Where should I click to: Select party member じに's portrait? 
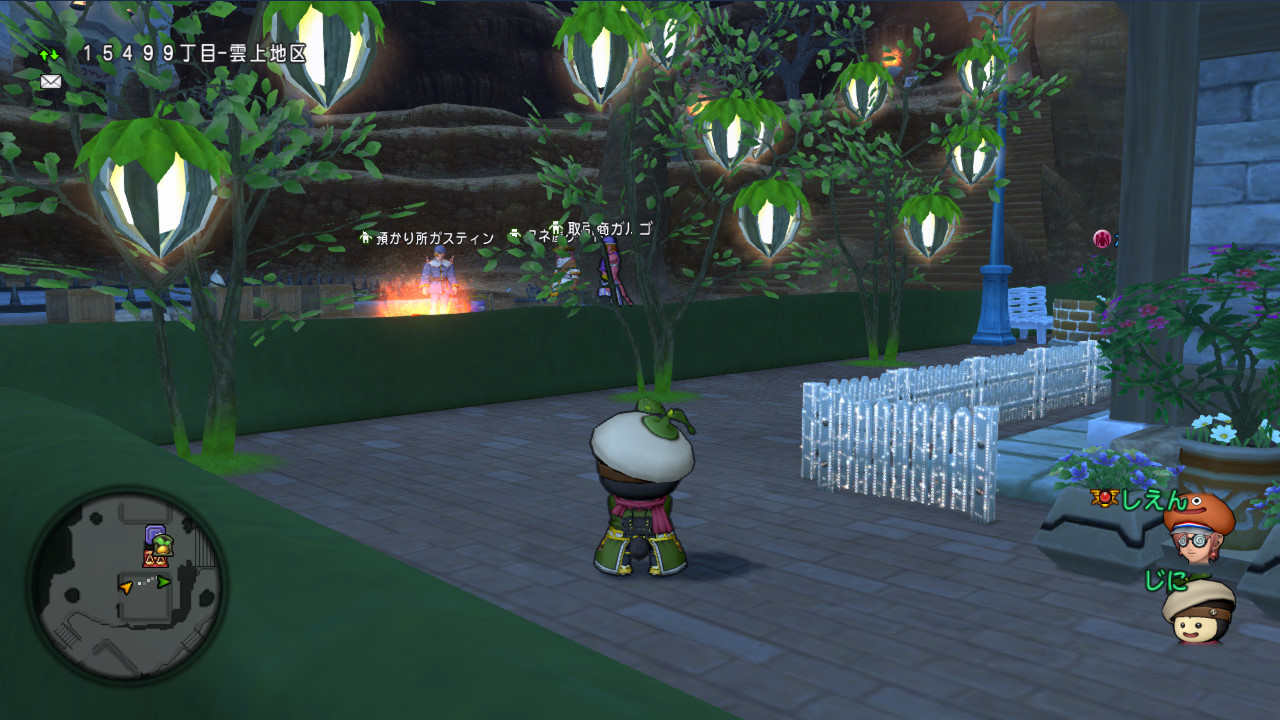(1198, 612)
